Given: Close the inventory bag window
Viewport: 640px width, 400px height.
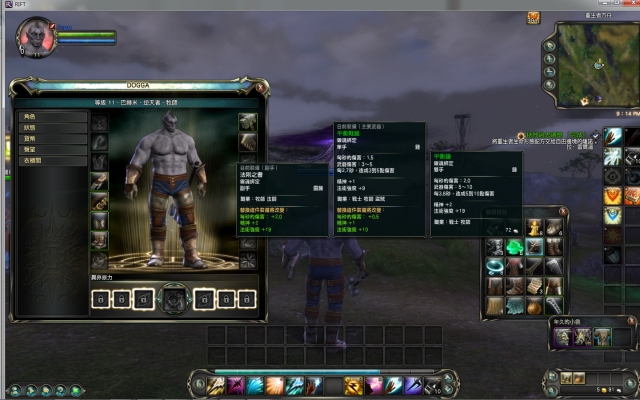Looking at the screenshot, I should coord(564,212).
